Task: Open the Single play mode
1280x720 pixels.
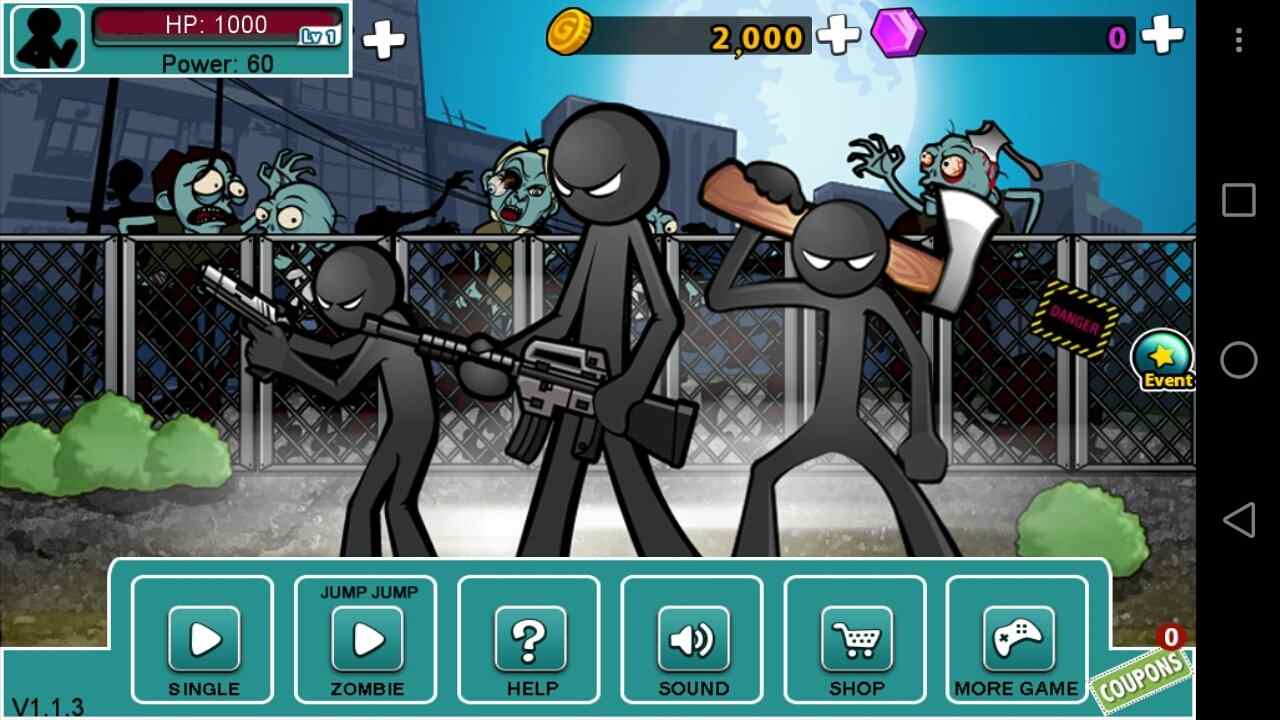Action: (x=203, y=639)
